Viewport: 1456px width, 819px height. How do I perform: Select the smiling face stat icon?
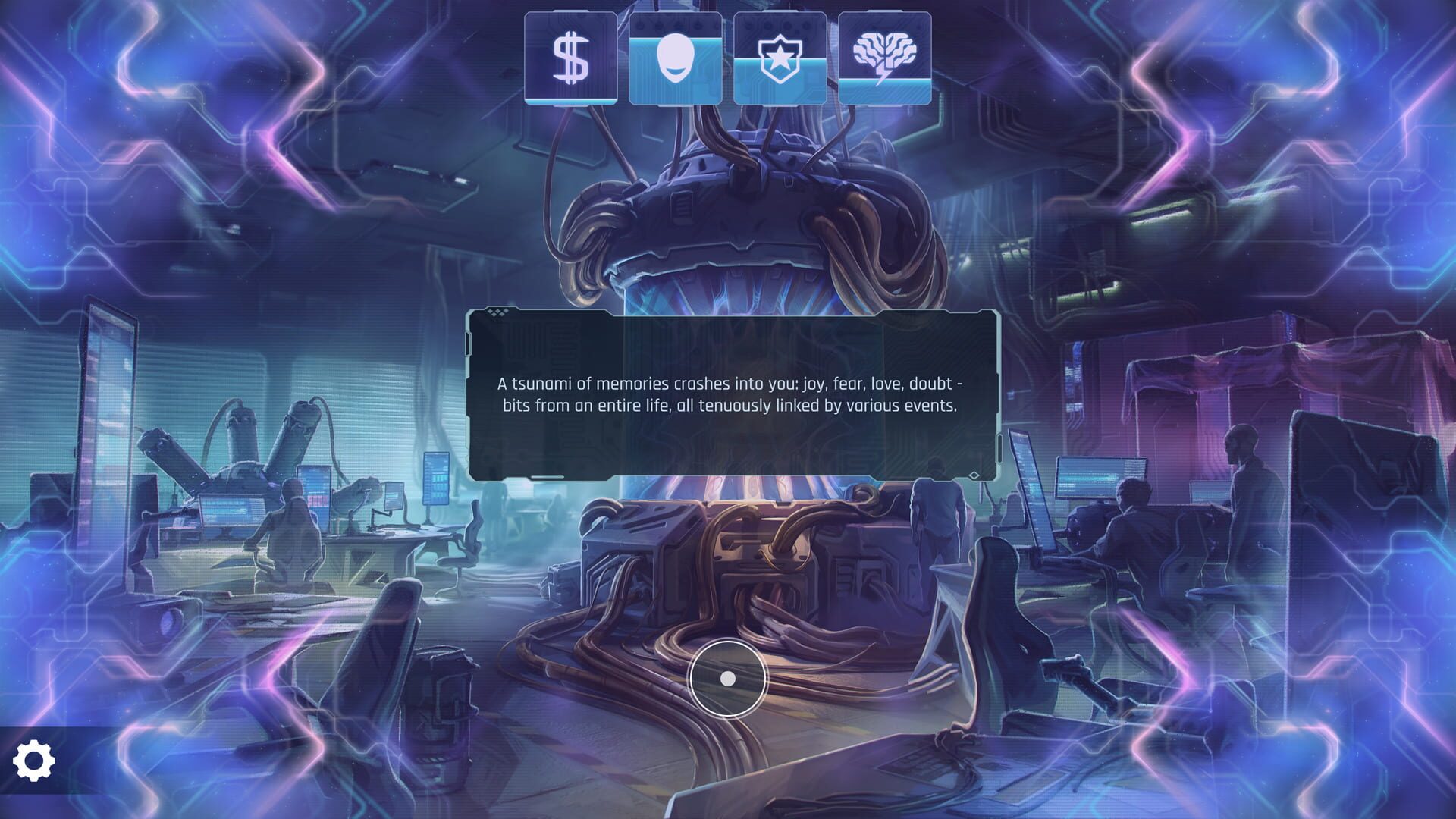(x=675, y=58)
